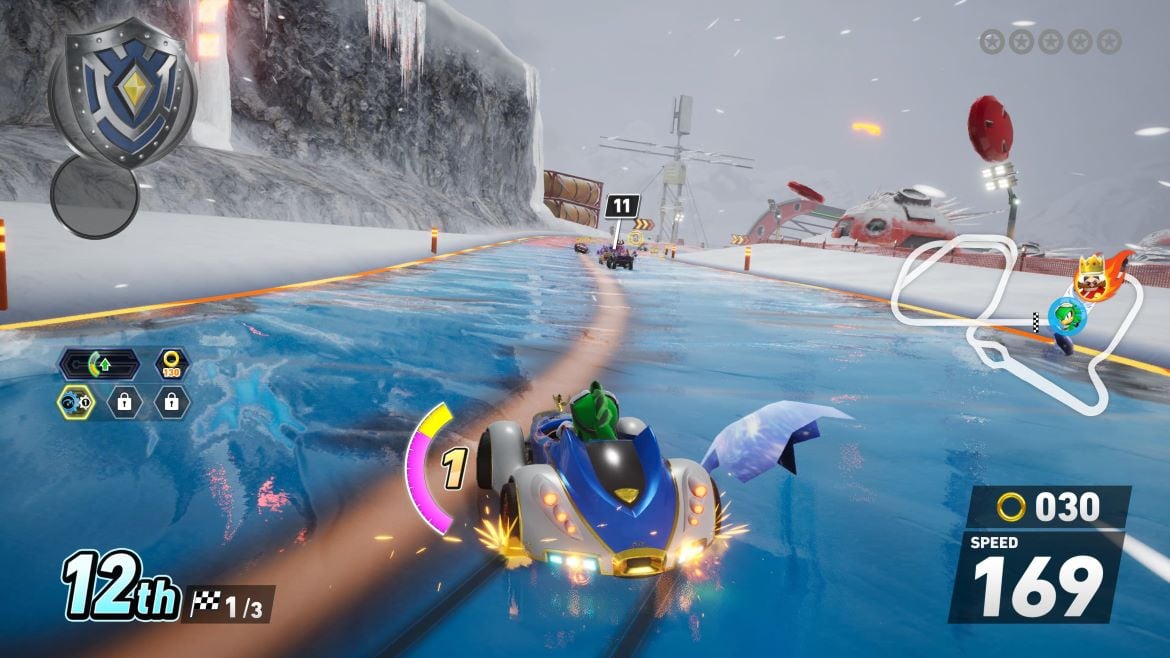This screenshot has height=658, width=1170.
Task: Click the 11 rival position tag ahead
Action: point(621,207)
